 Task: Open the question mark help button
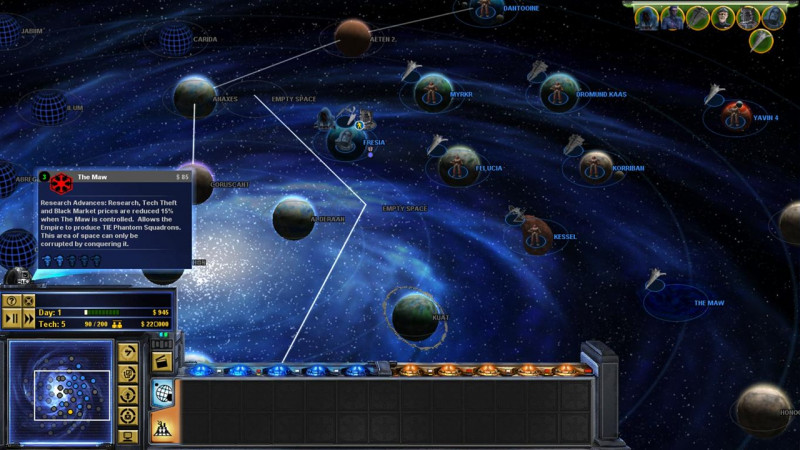pos(12,301)
